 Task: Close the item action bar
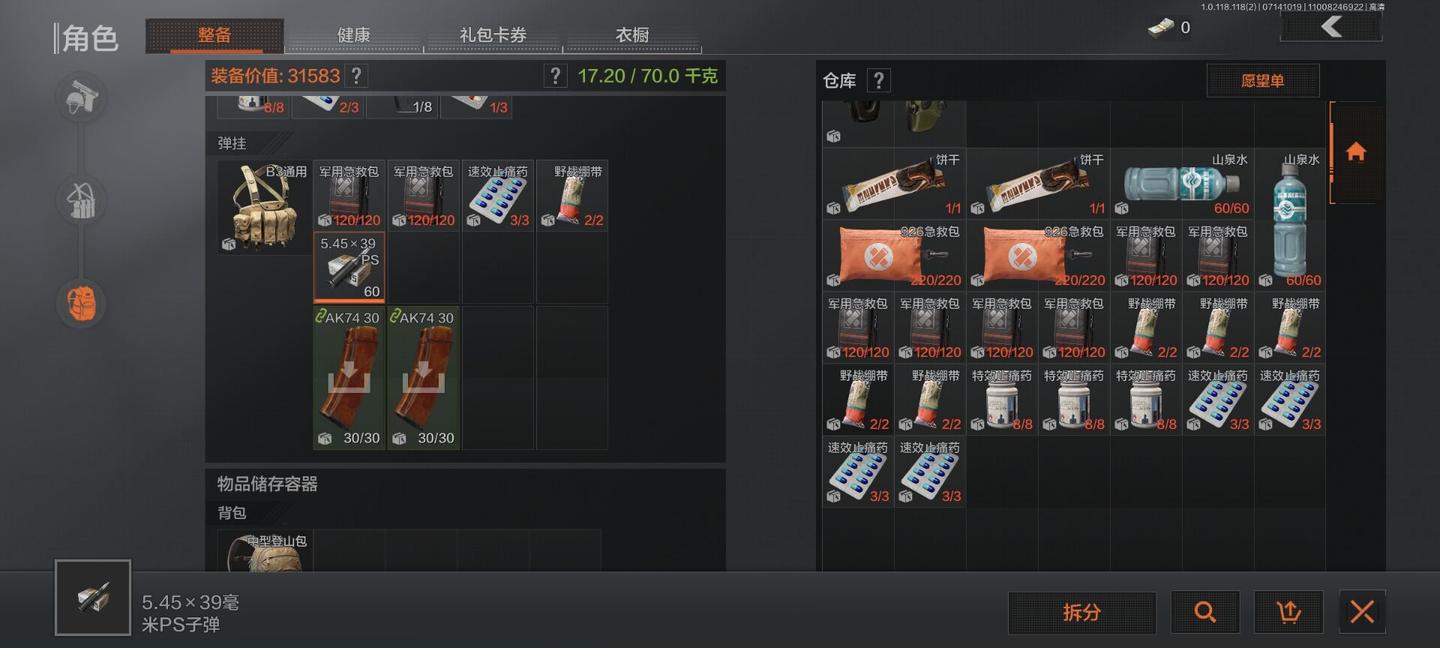1361,612
